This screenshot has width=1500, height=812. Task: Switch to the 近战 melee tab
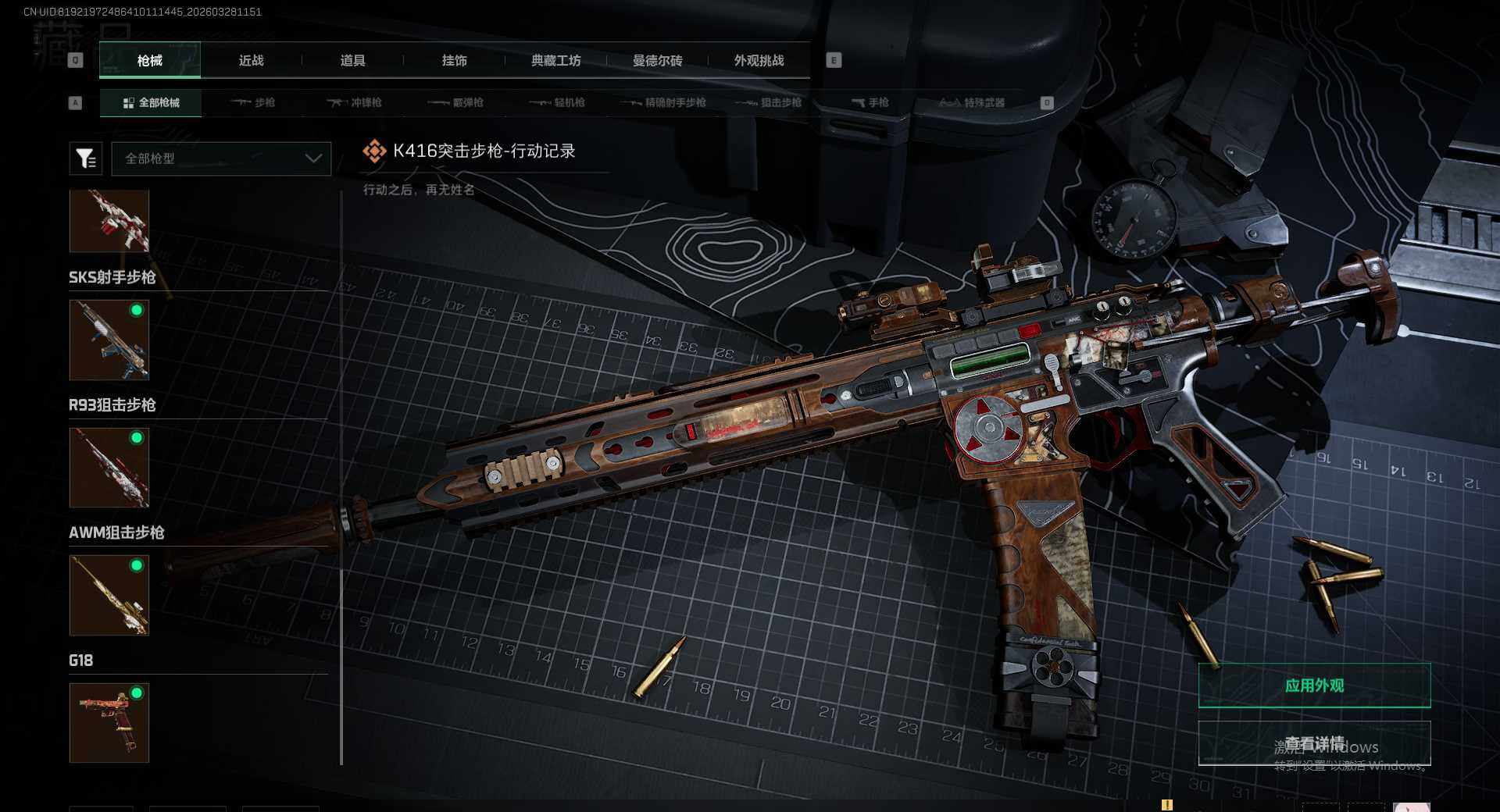coord(251,61)
